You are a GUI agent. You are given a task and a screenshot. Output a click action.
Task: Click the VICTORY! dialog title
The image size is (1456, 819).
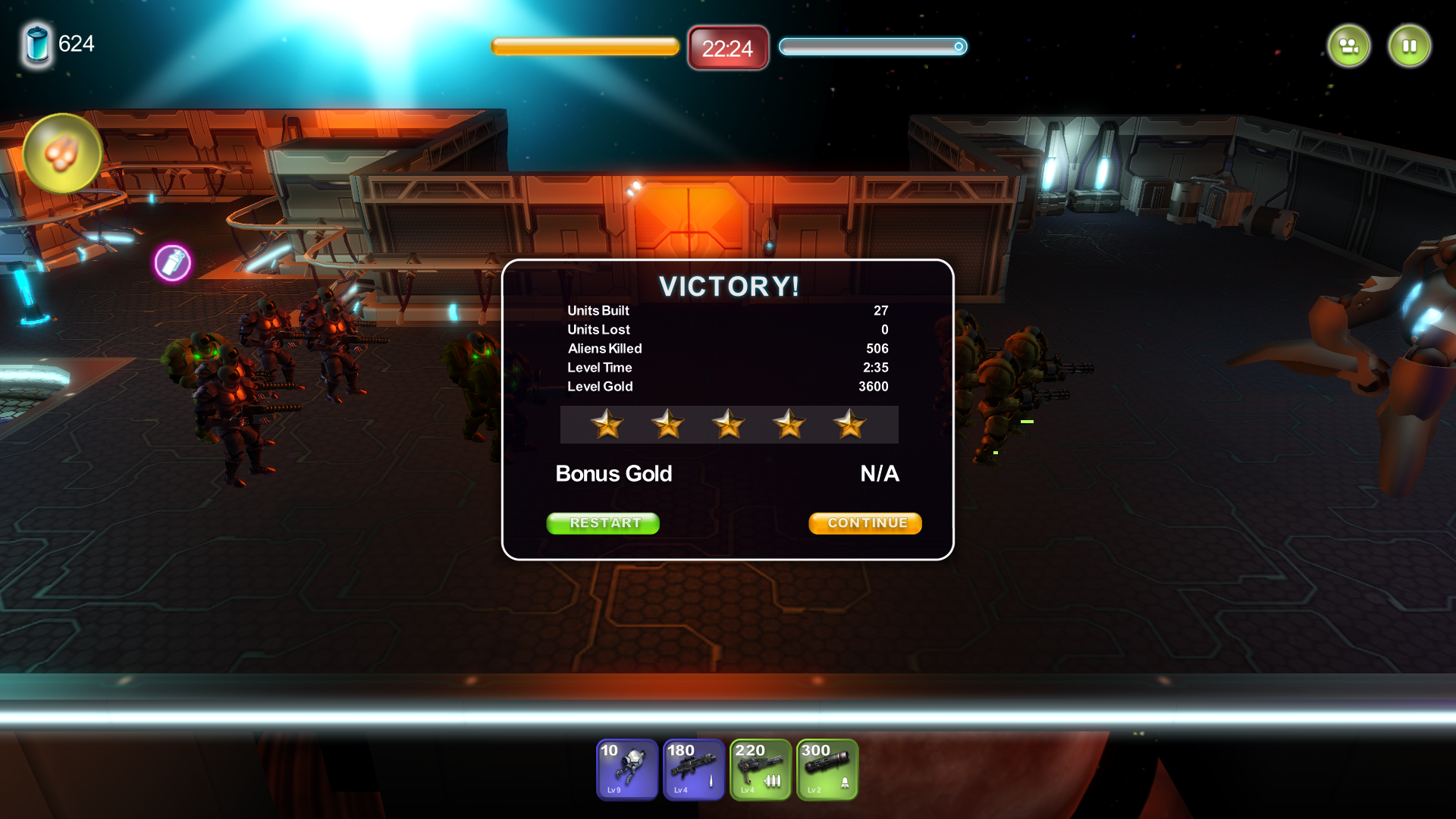coord(728,287)
